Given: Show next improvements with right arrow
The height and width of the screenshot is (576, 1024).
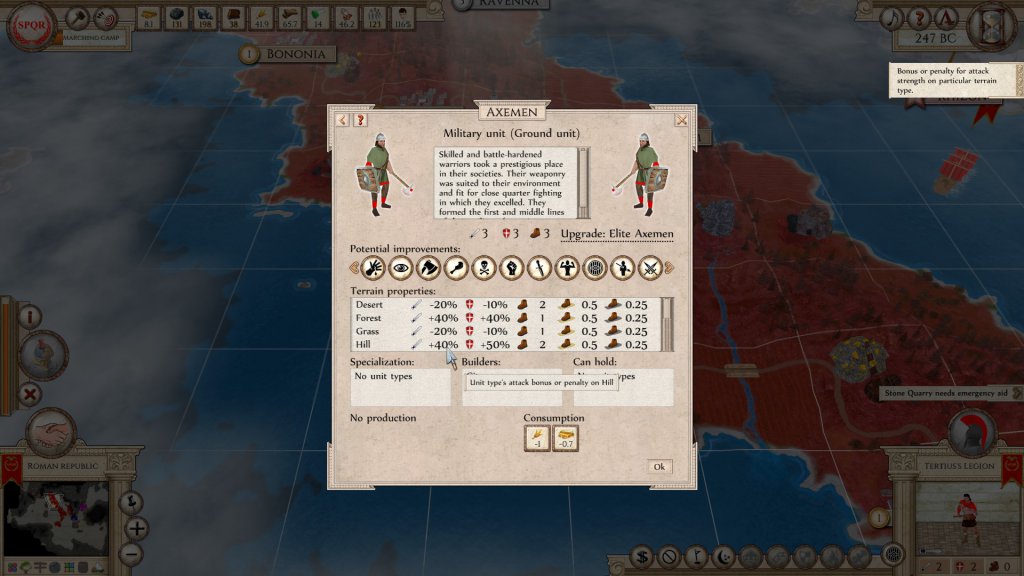Looking at the screenshot, I should point(669,267).
